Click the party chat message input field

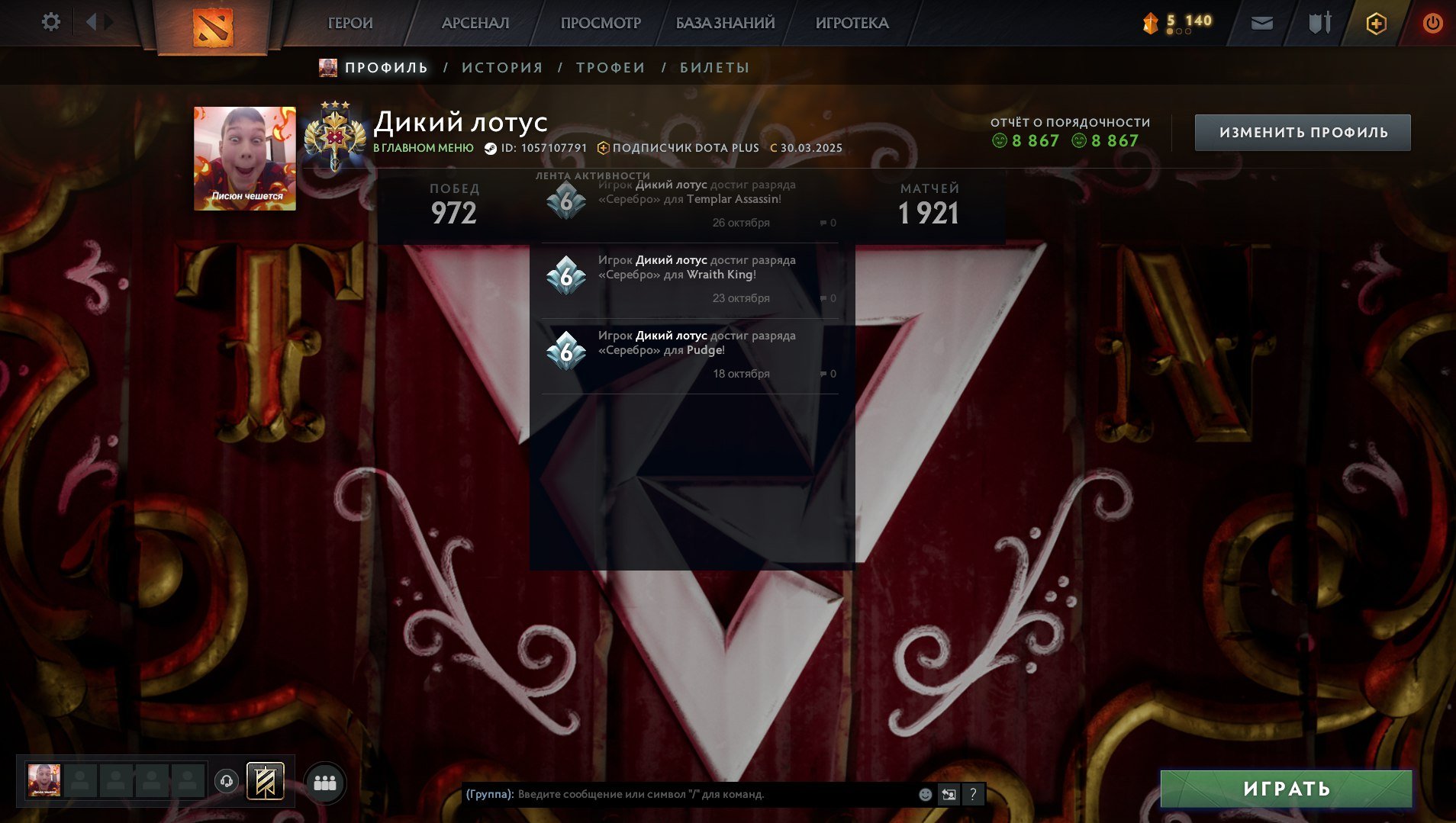(x=687, y=794)
